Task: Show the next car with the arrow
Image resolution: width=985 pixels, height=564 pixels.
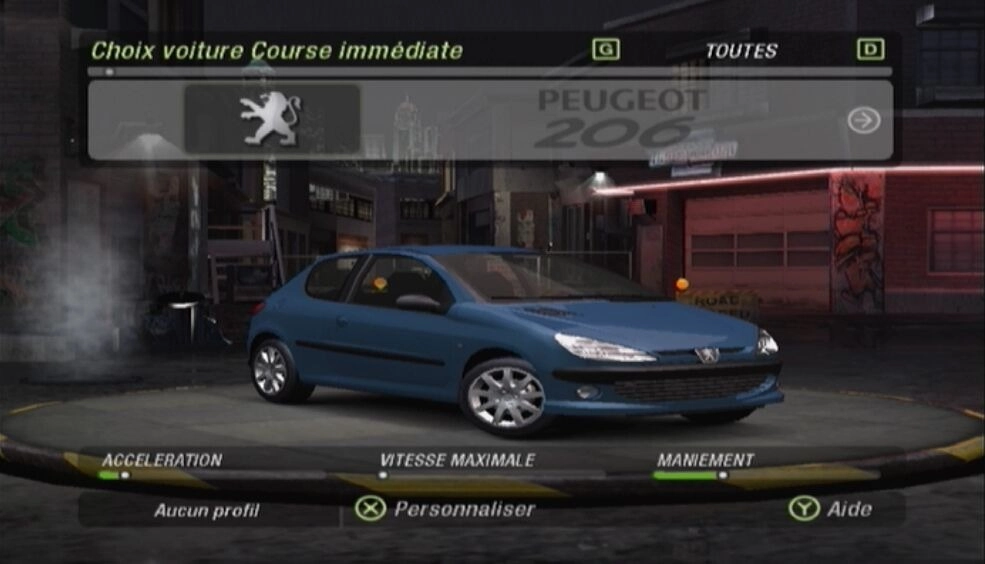Action: 863,120
